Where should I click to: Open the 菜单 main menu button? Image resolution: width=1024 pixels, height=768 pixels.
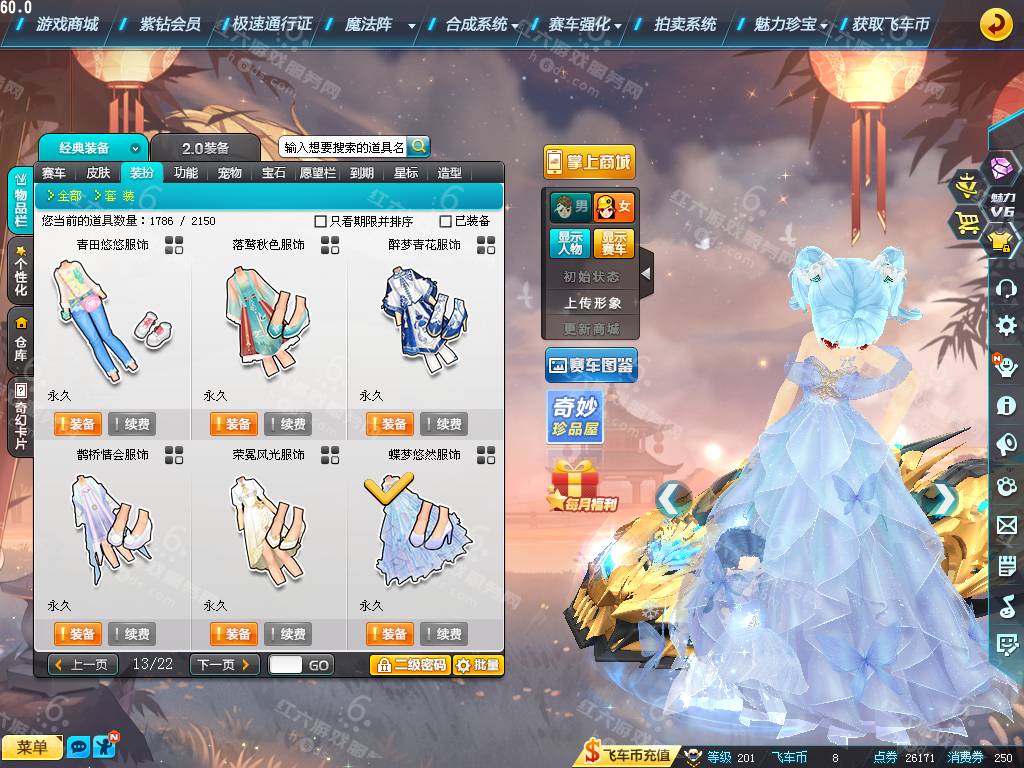[x=32, y=747]
